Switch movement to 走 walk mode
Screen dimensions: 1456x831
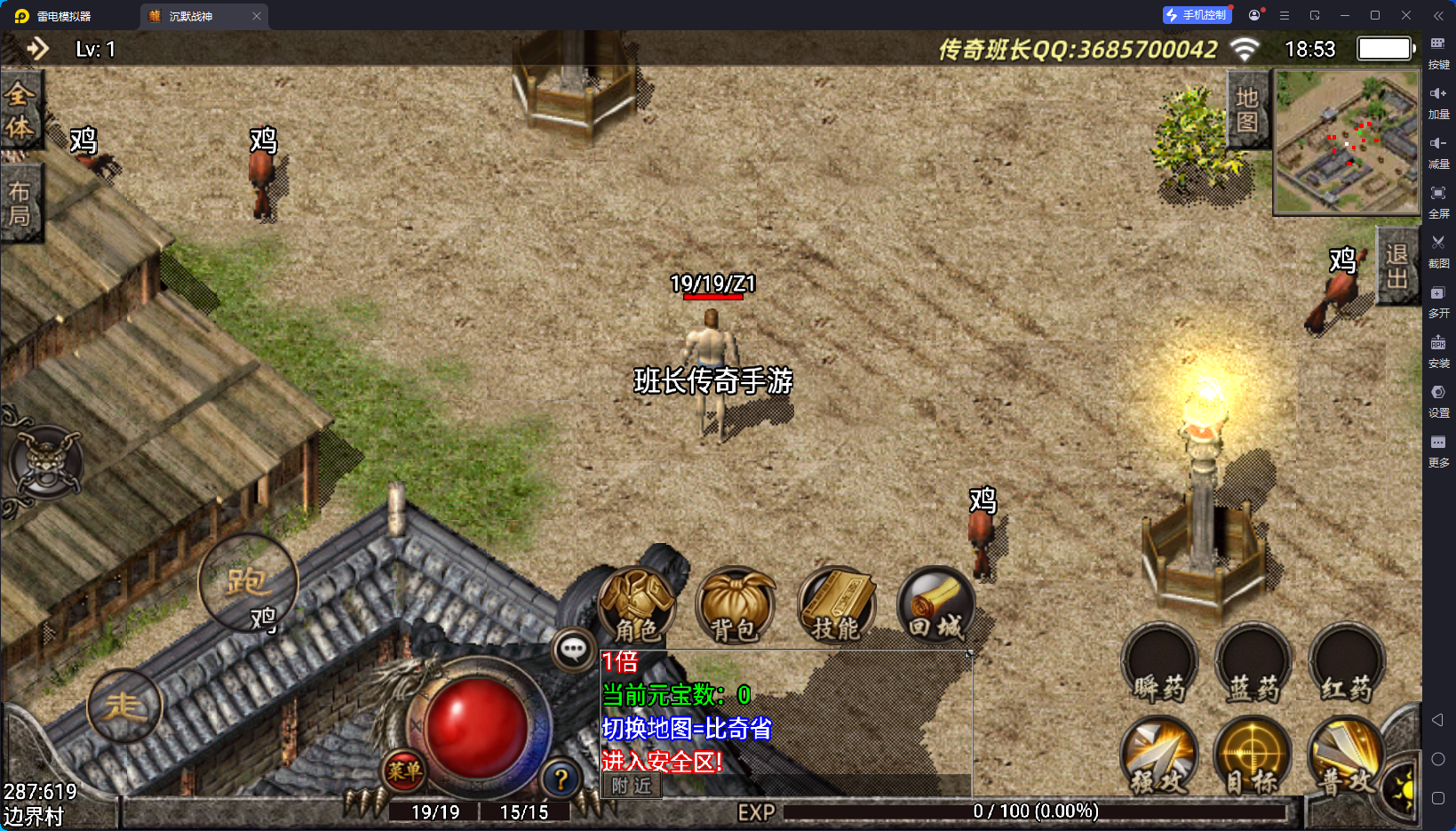pyautogui.click(x=124, y=706)
